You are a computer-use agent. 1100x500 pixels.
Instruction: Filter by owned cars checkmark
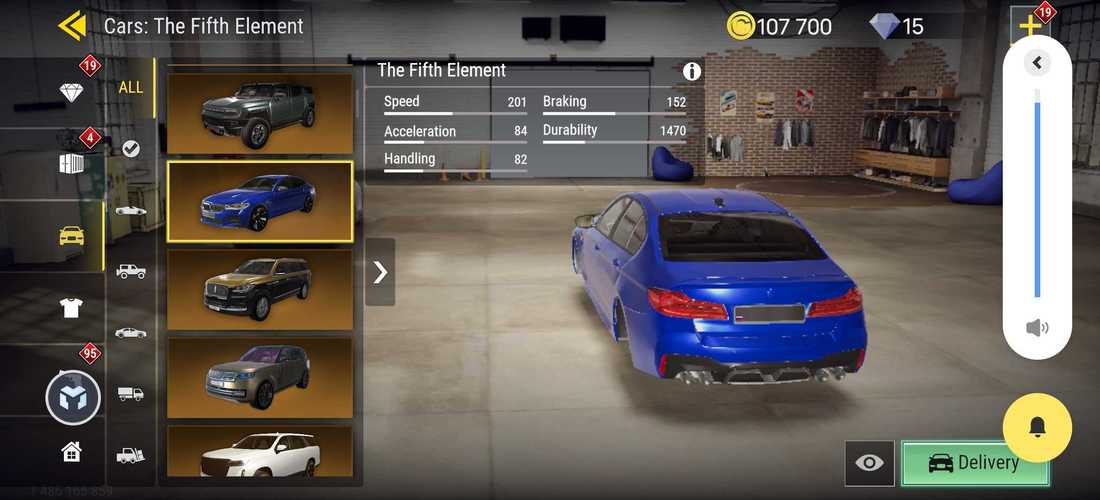coord(131,149)
